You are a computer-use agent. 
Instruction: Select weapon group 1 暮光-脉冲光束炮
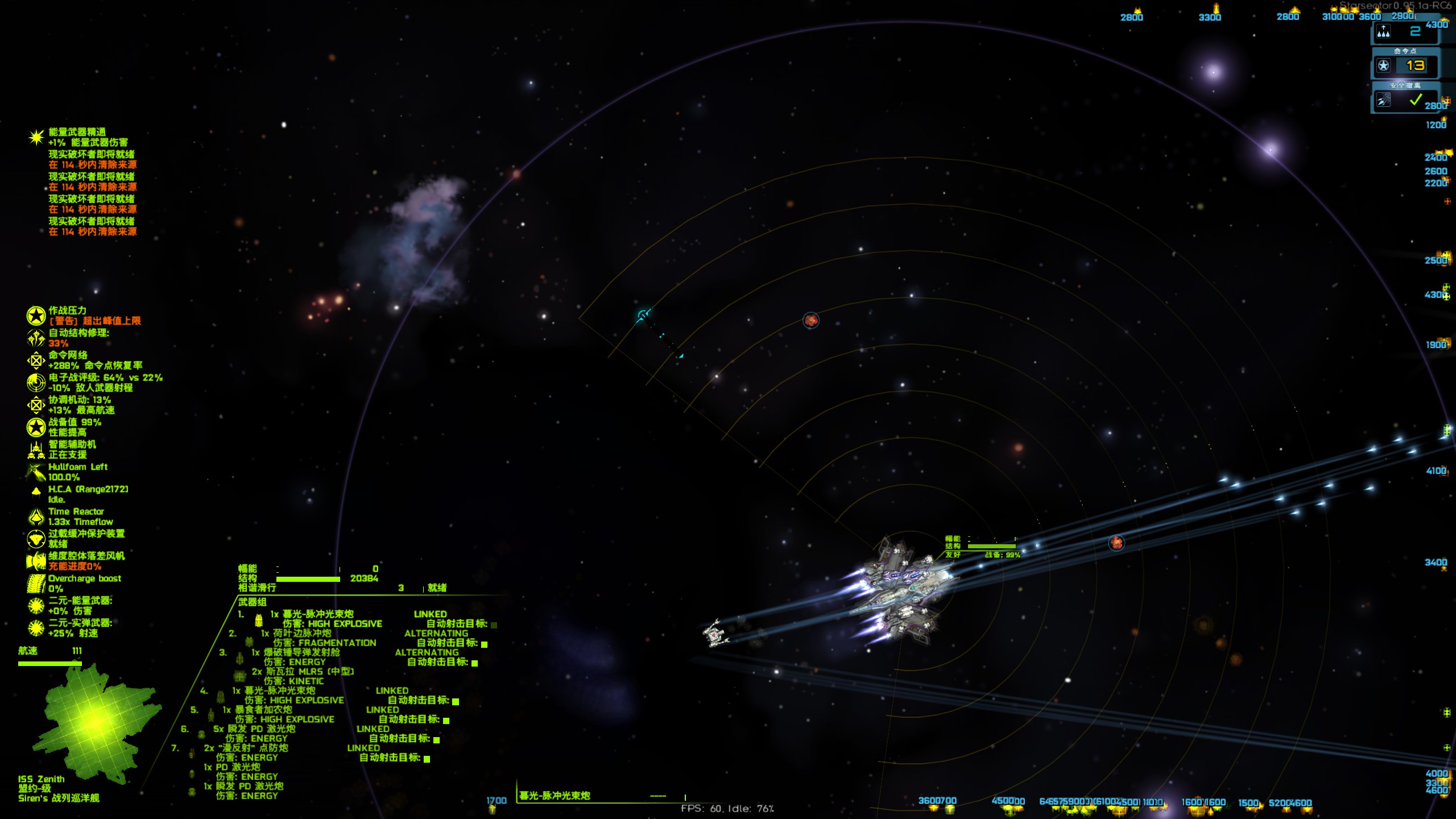coord(312,614)
